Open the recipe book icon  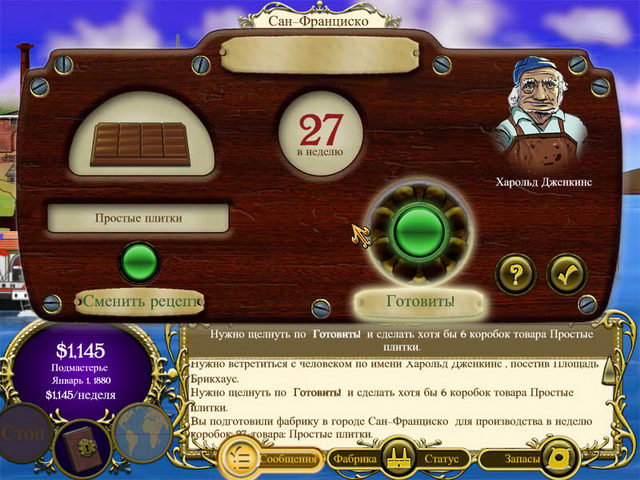pyautogui.click(x=82, y=442)
